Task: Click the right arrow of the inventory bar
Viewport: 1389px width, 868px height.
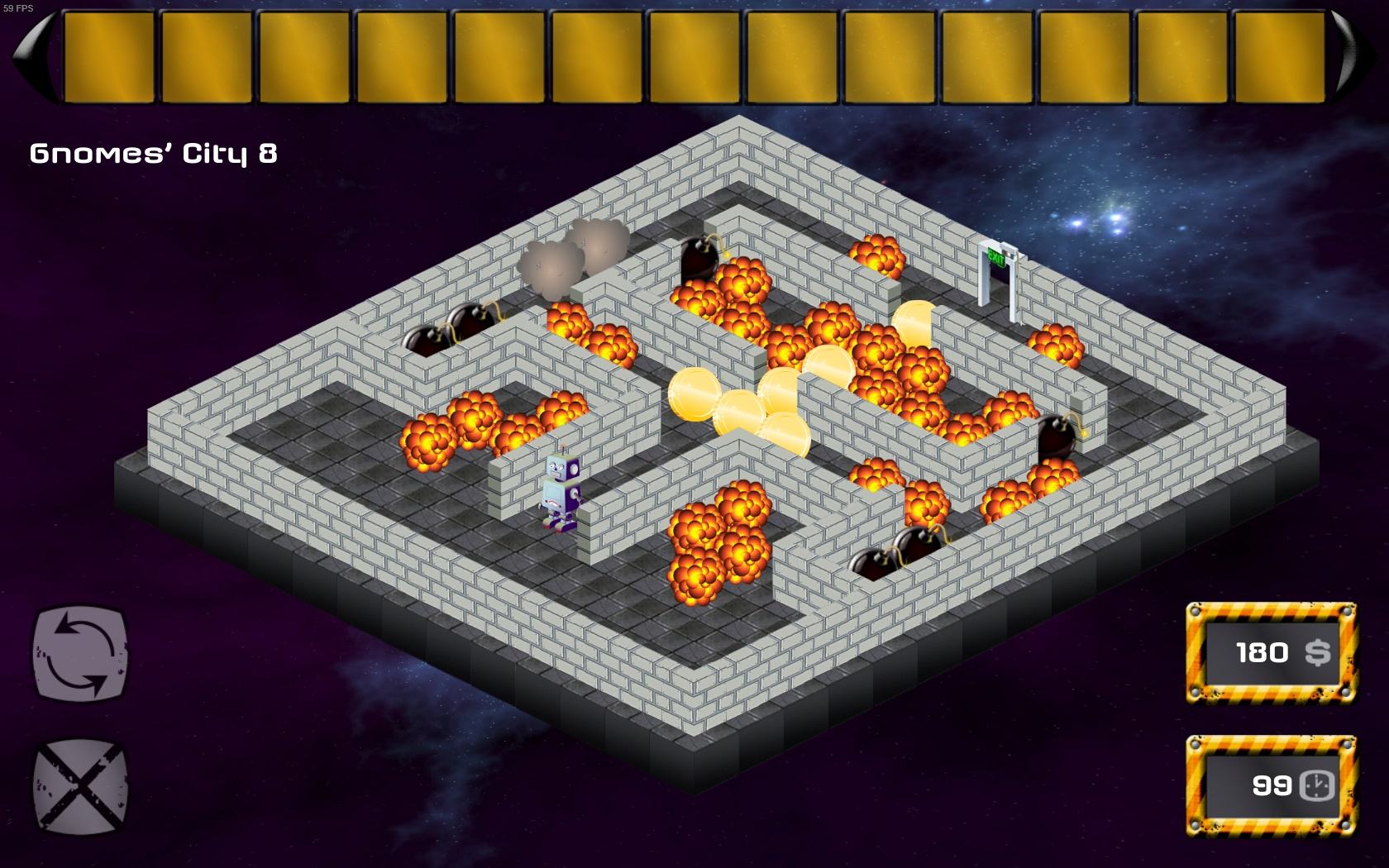Action: (x=1357, y=56)
